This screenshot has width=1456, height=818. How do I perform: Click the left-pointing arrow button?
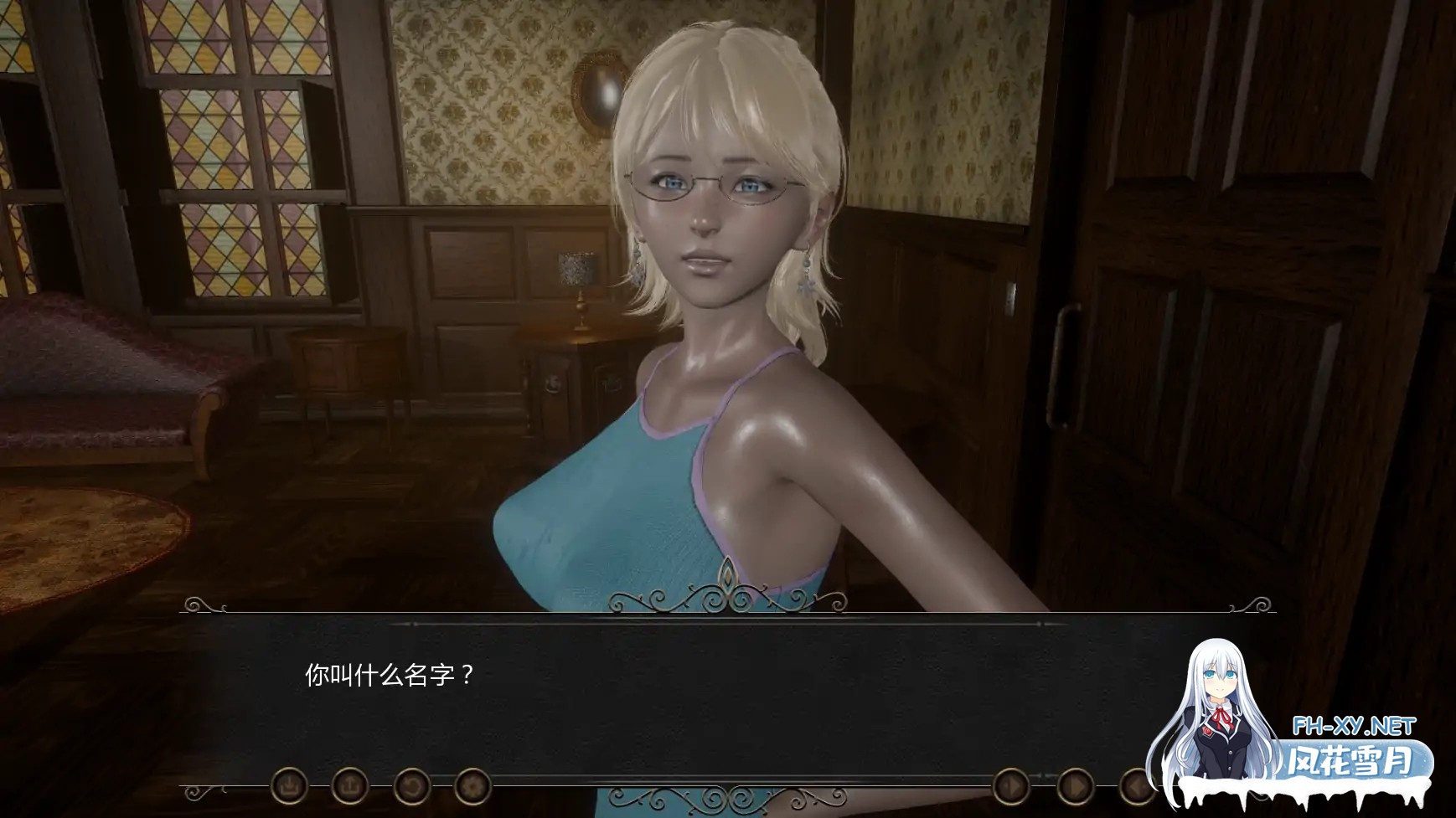click(x=1137, y=787)
